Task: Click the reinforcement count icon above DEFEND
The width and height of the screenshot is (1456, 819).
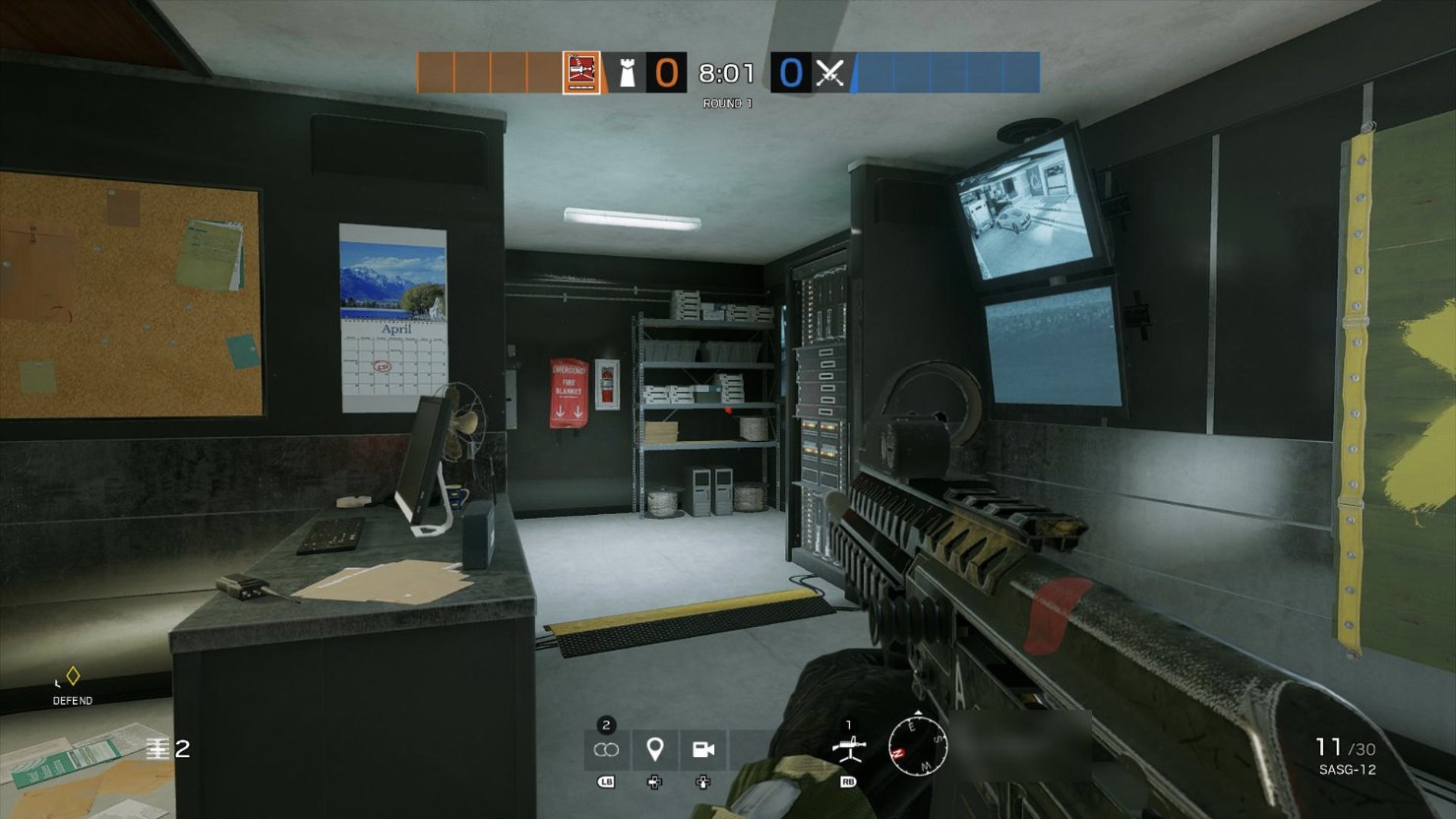Action: tap(158, 749)
